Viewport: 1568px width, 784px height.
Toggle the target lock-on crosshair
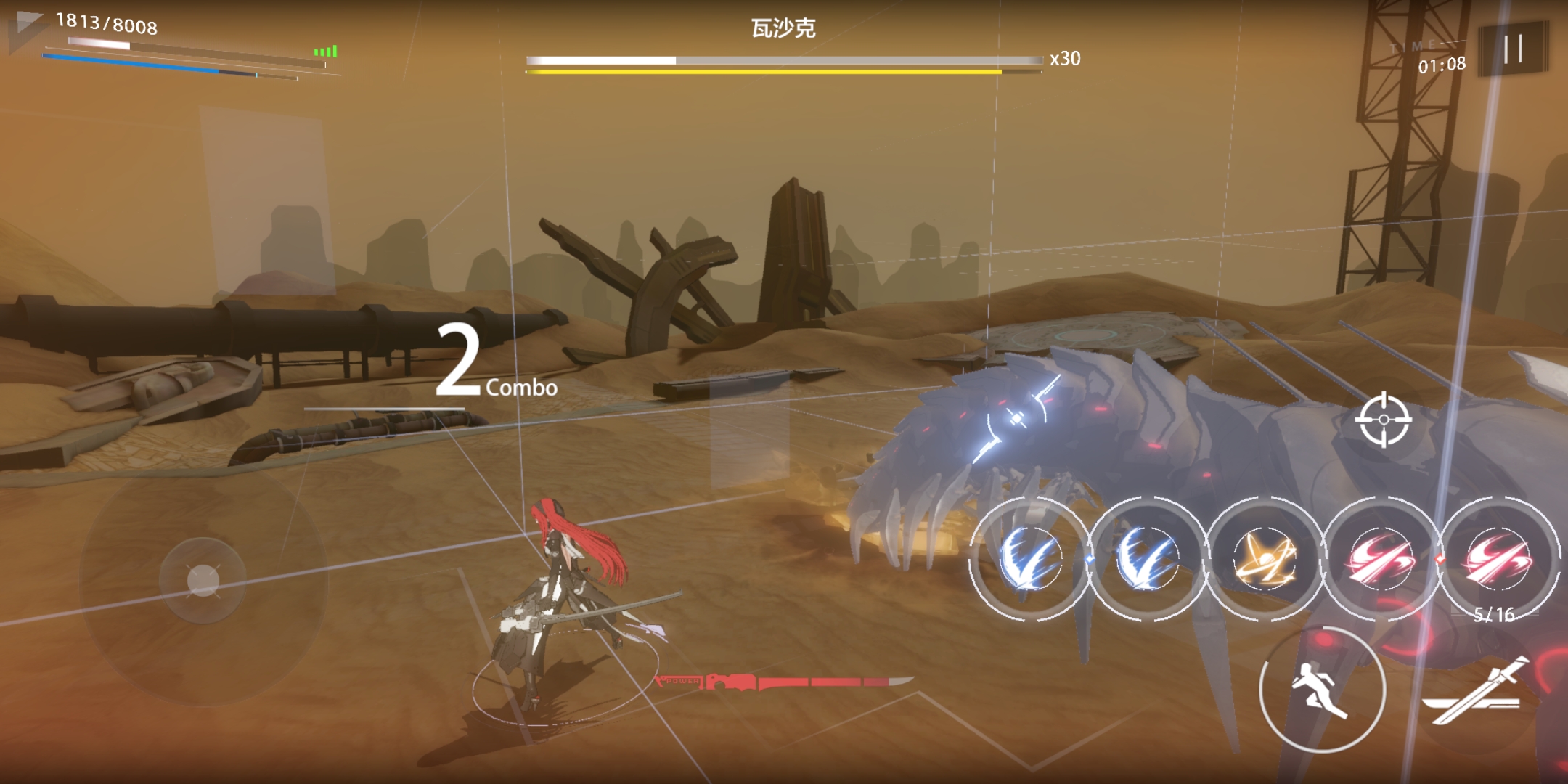tap(1384, 420)
